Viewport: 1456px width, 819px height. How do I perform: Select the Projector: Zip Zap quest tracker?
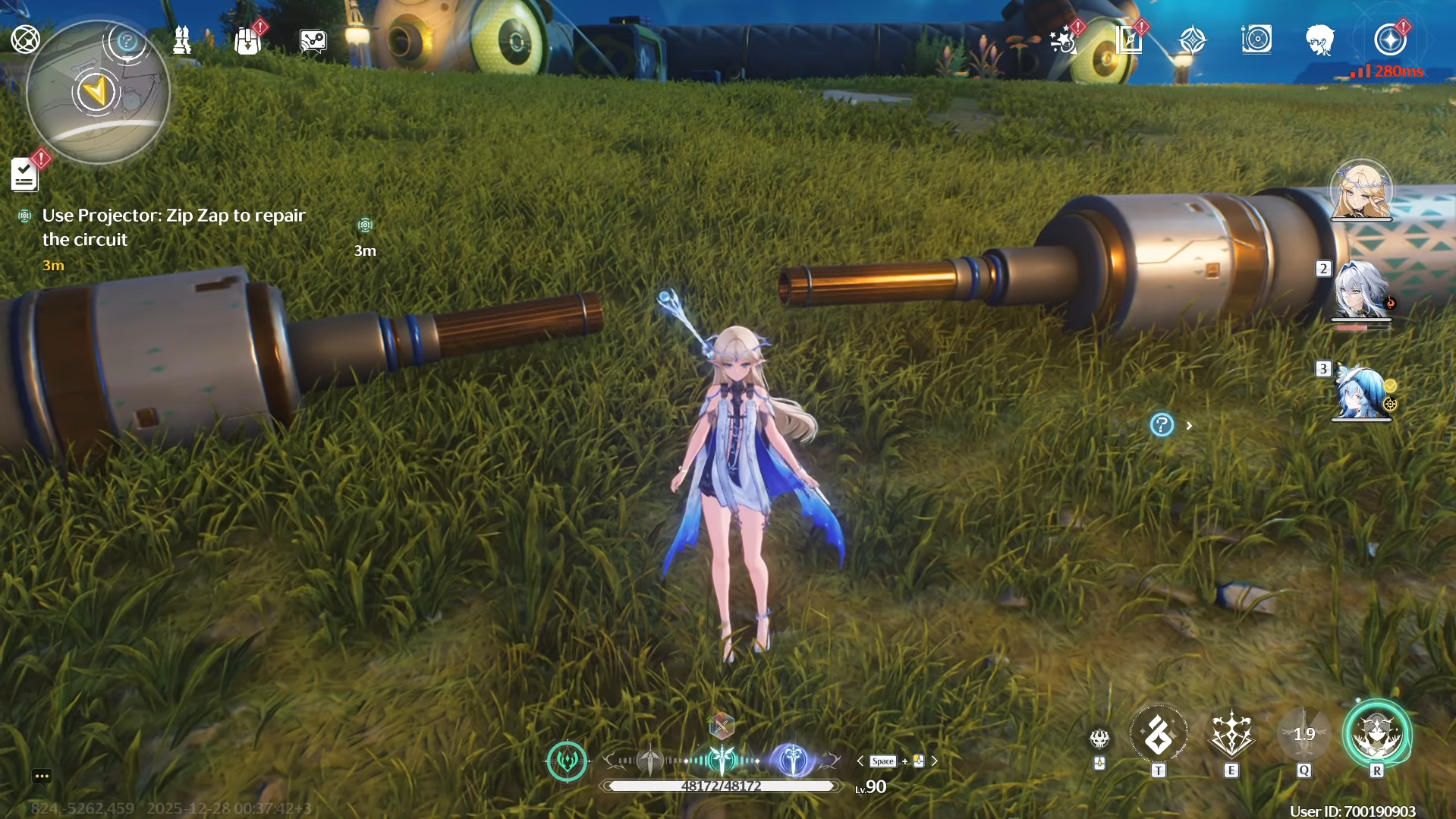173,227
